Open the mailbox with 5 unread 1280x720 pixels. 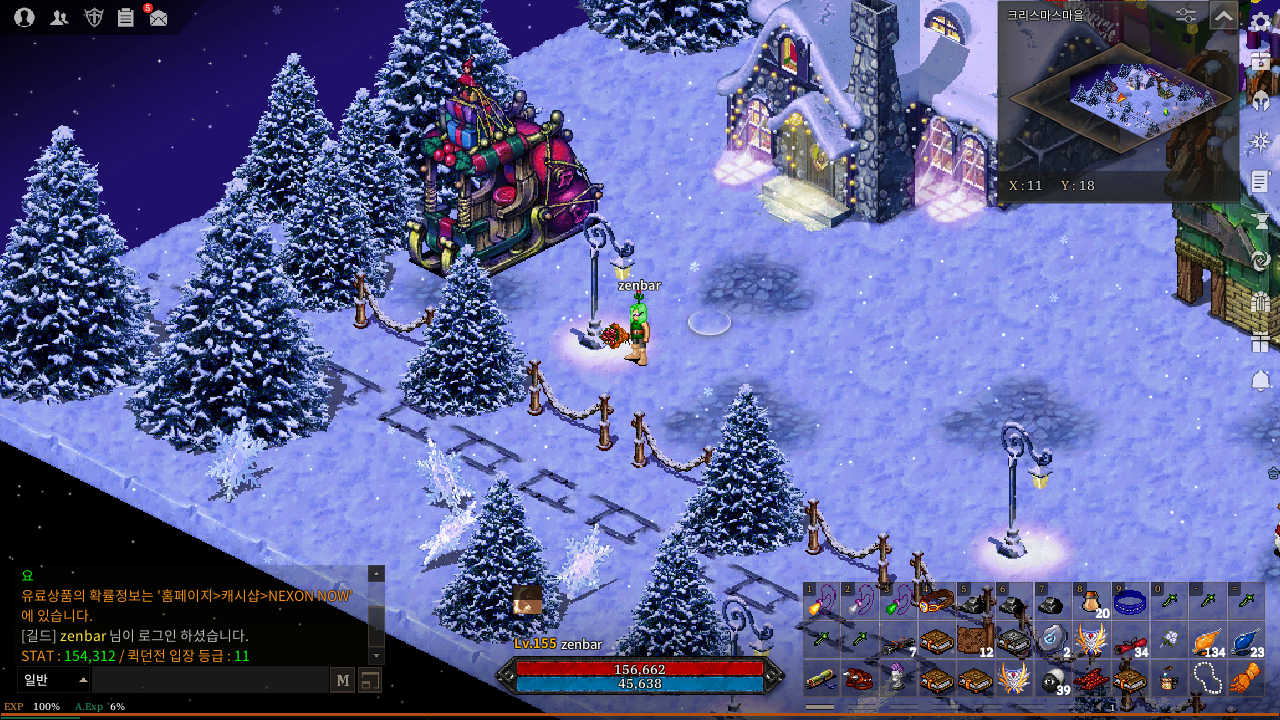coord(158,17)
